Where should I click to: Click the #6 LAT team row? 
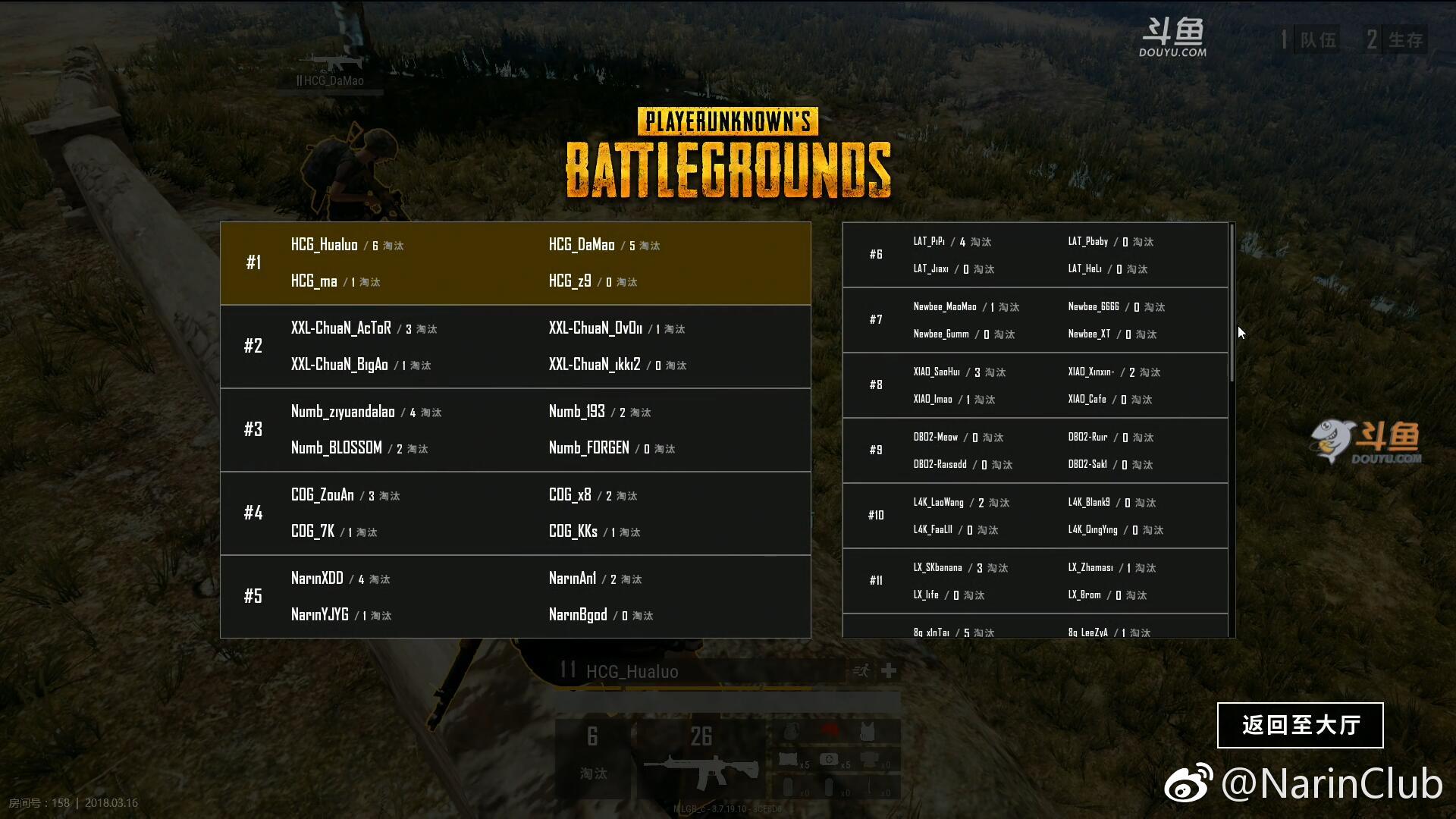coord(1035,255)
